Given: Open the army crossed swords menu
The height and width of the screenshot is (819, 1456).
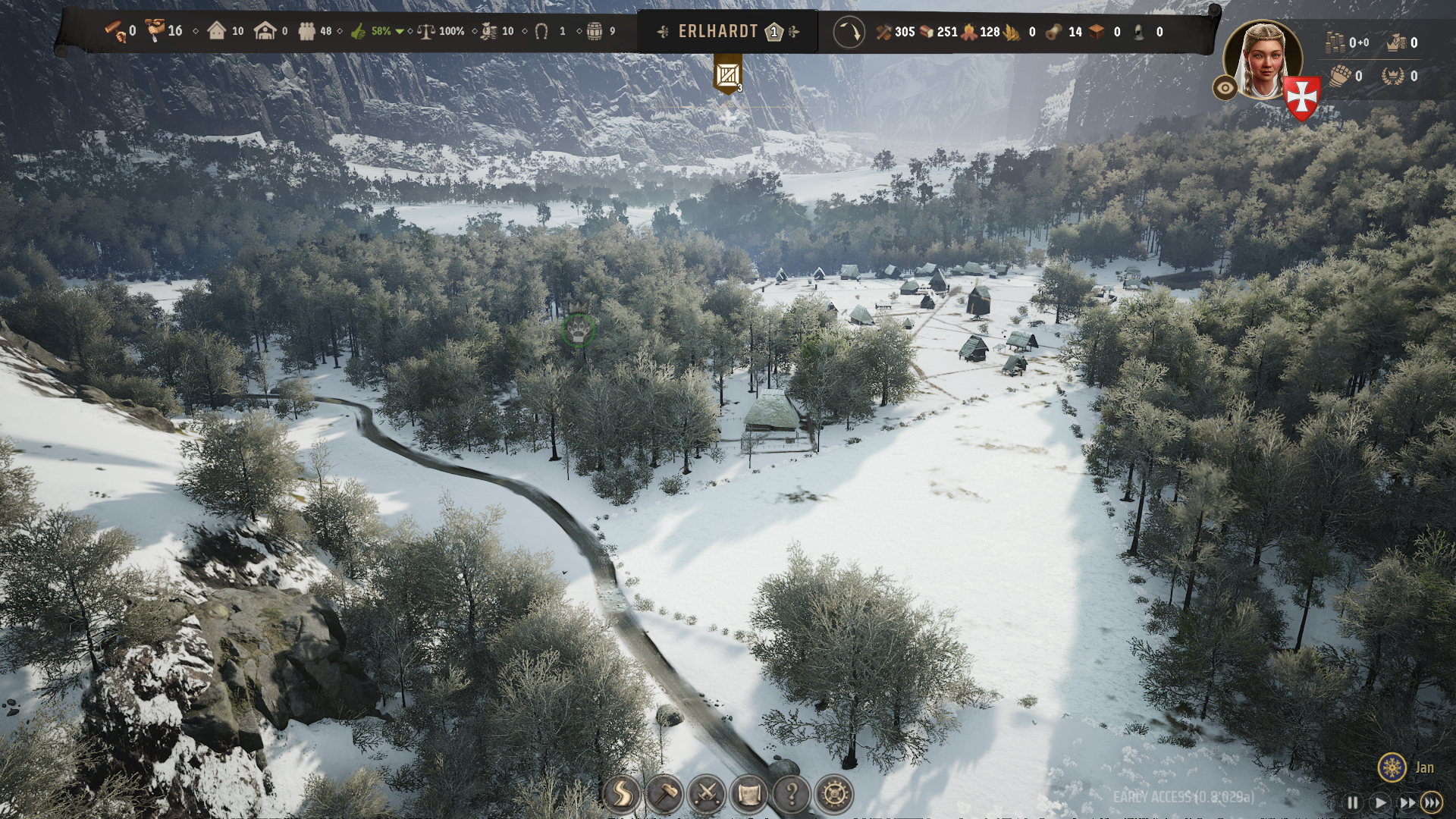Looking at the screenshot, I should coord(707,795).
